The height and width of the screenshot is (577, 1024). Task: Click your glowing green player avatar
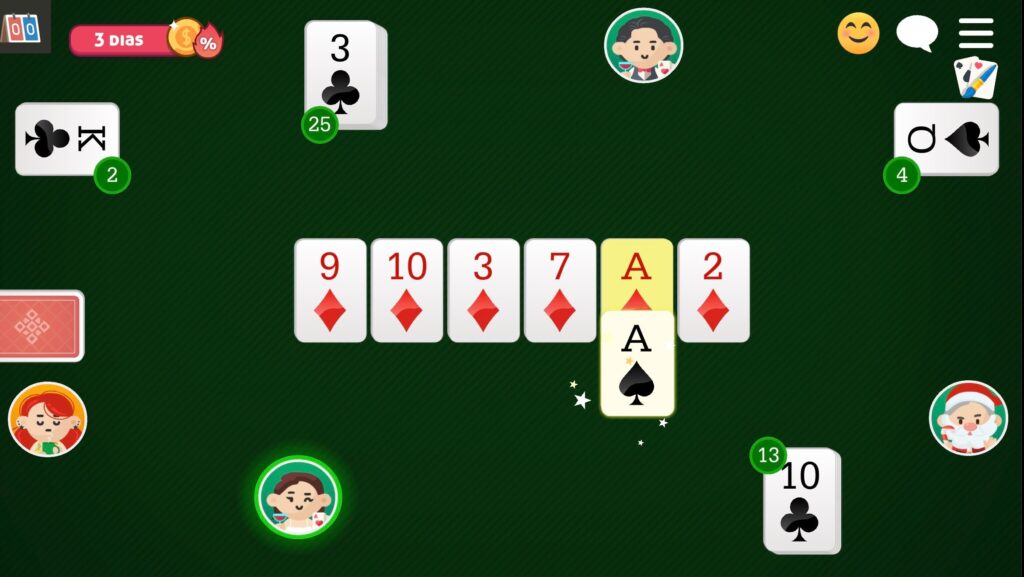tap(298, 497)
